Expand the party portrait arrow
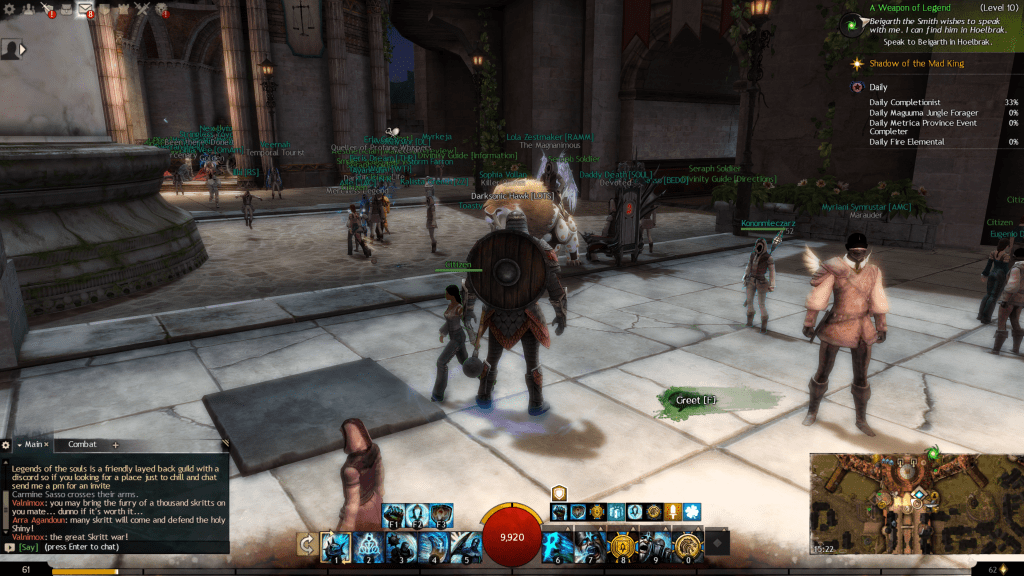 coord(23,48)
